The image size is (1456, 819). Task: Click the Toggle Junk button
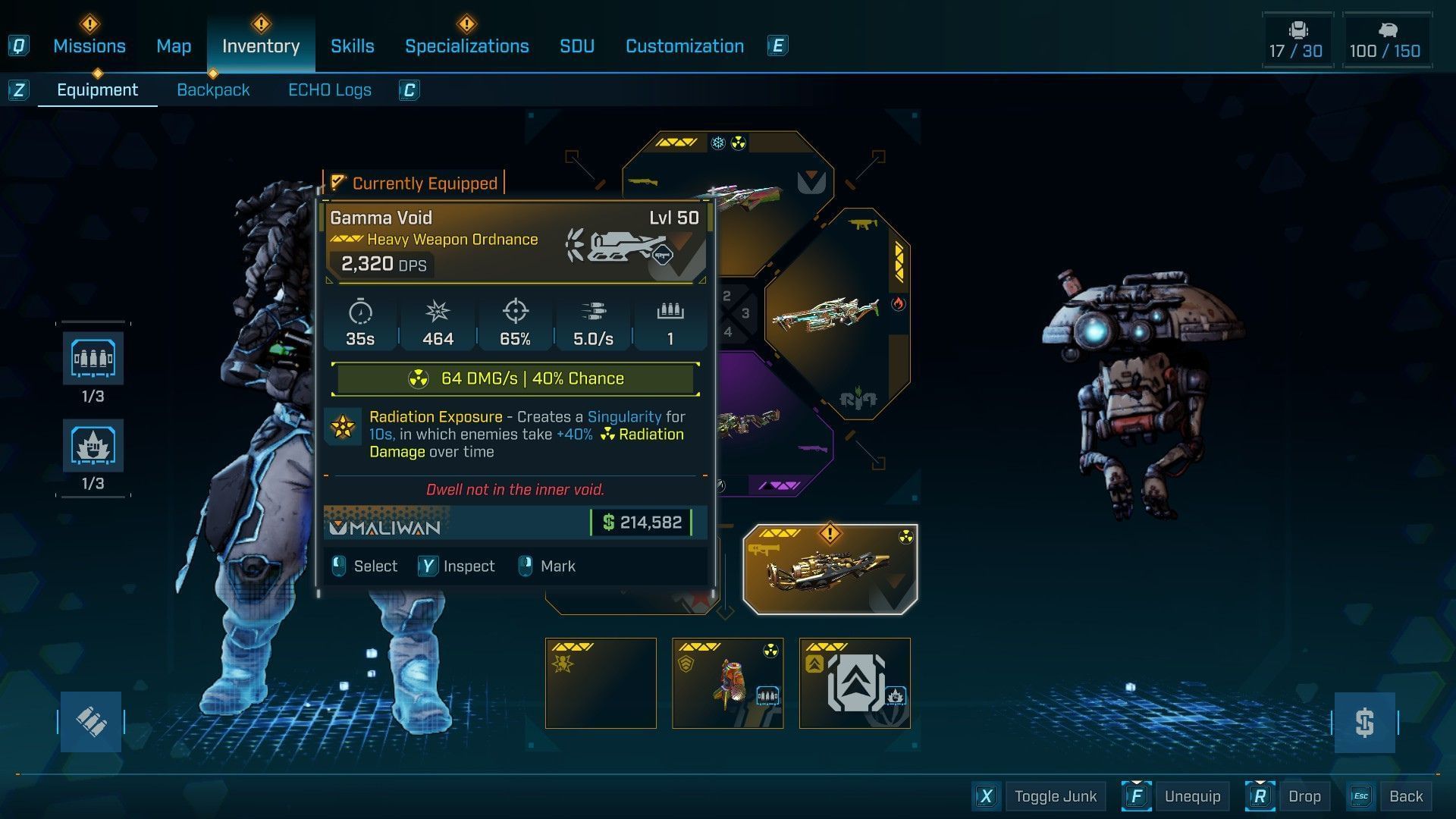(x=1055, y=796)
